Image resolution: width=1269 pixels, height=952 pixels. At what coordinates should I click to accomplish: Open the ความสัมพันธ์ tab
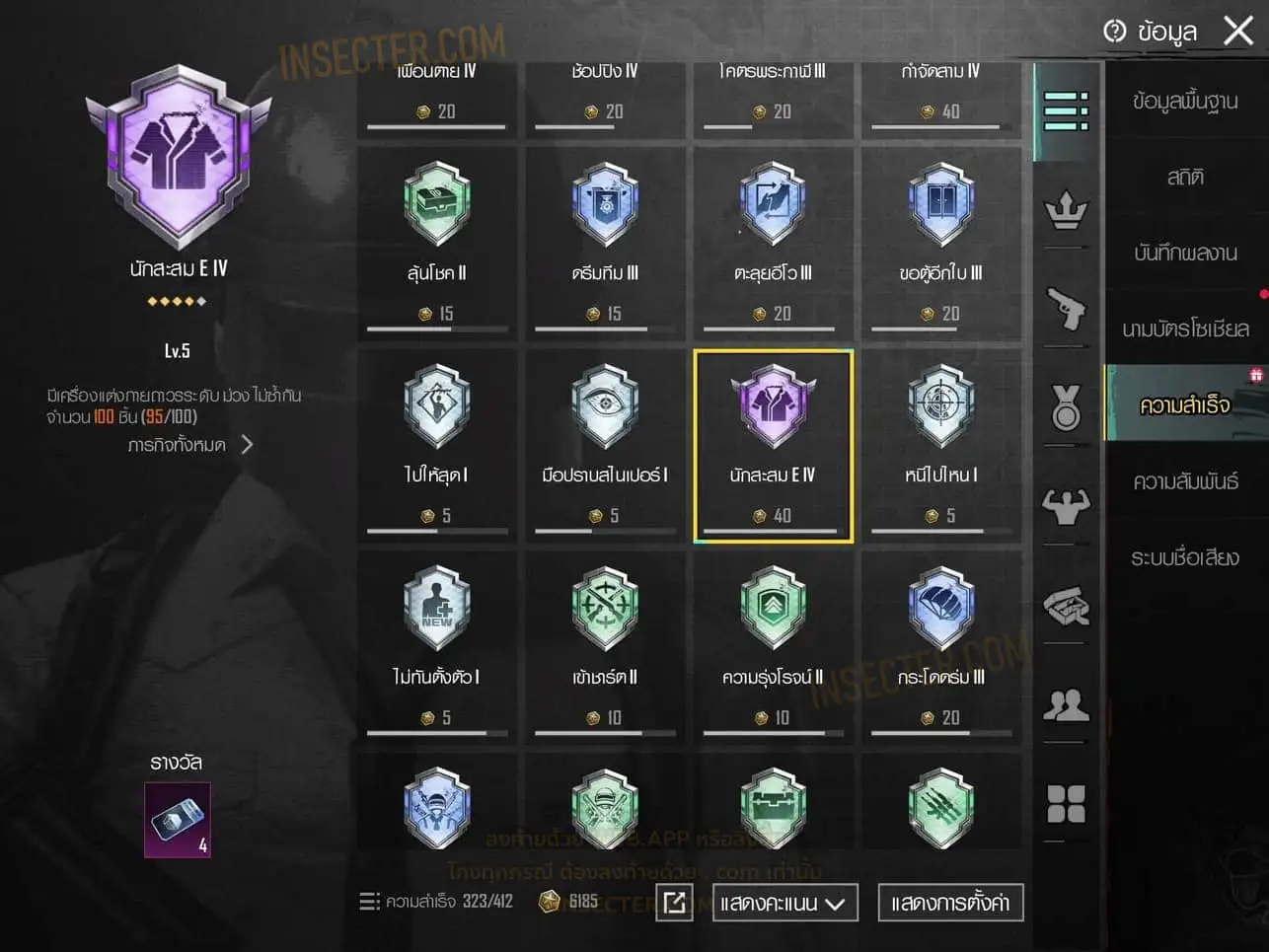tap(1184, 481)
